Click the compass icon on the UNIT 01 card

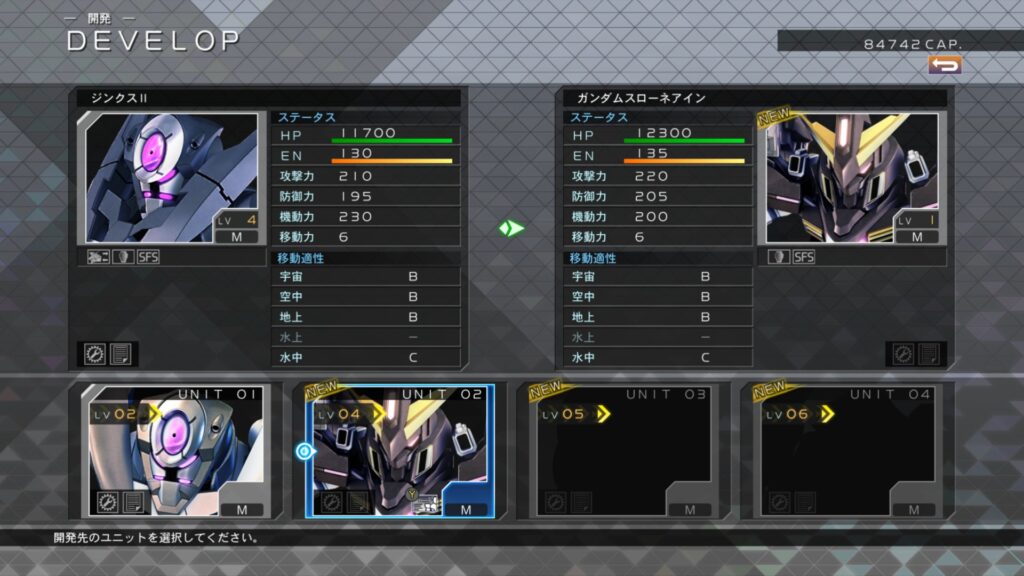pos(109,501)
